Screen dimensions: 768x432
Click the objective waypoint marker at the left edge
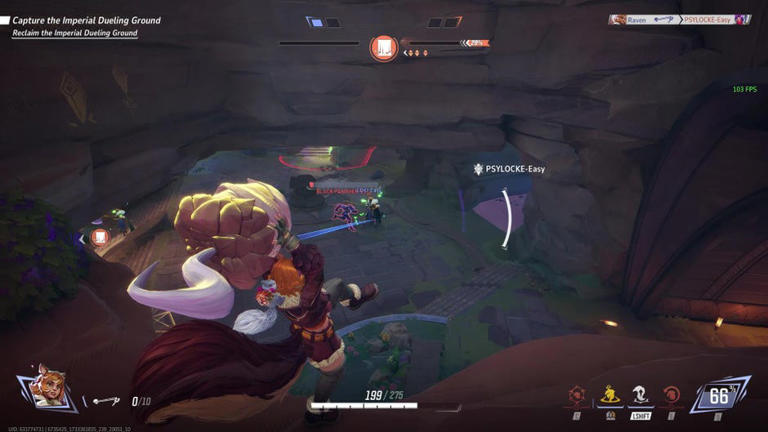pyautogui.click(x=100, y=238)
